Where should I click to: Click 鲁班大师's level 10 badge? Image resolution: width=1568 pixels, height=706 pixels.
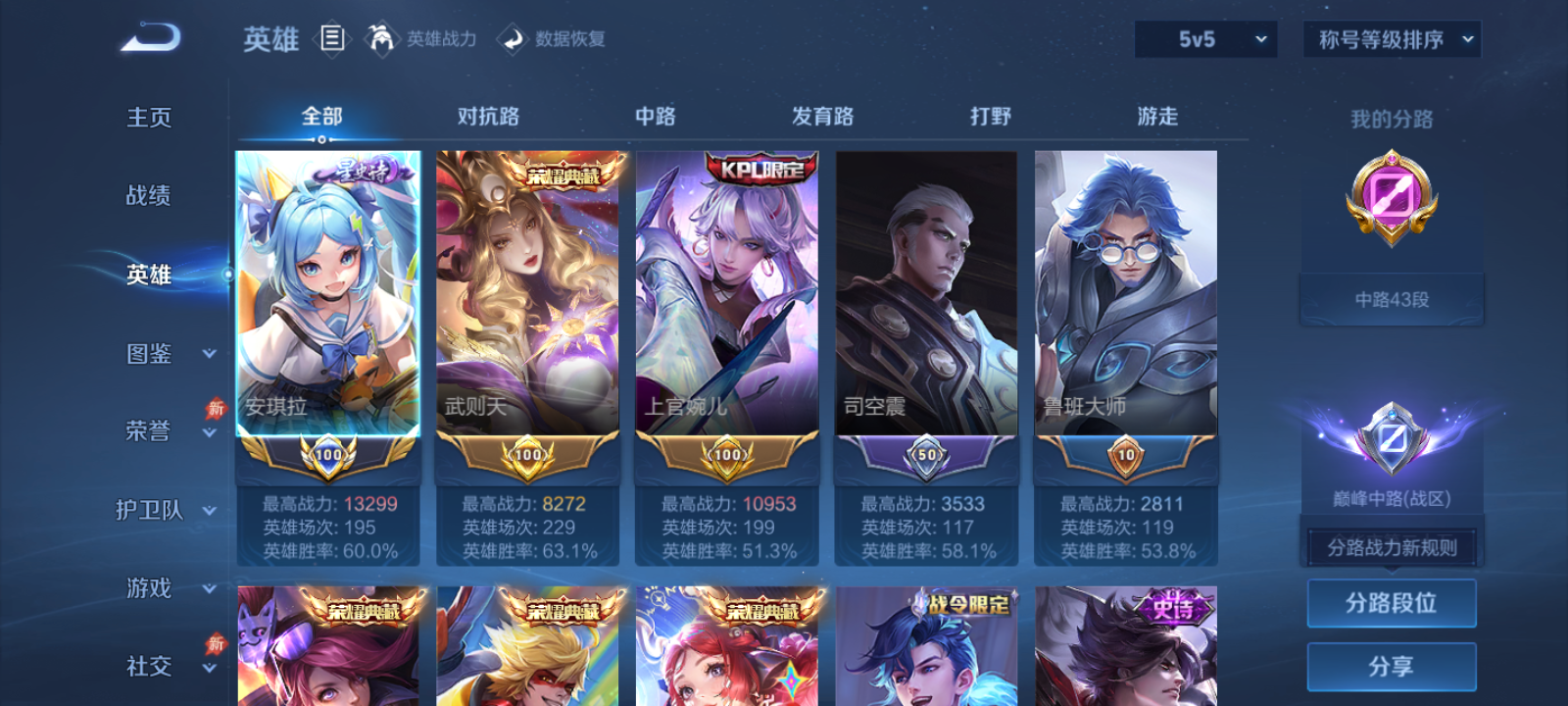[1125, 457]
